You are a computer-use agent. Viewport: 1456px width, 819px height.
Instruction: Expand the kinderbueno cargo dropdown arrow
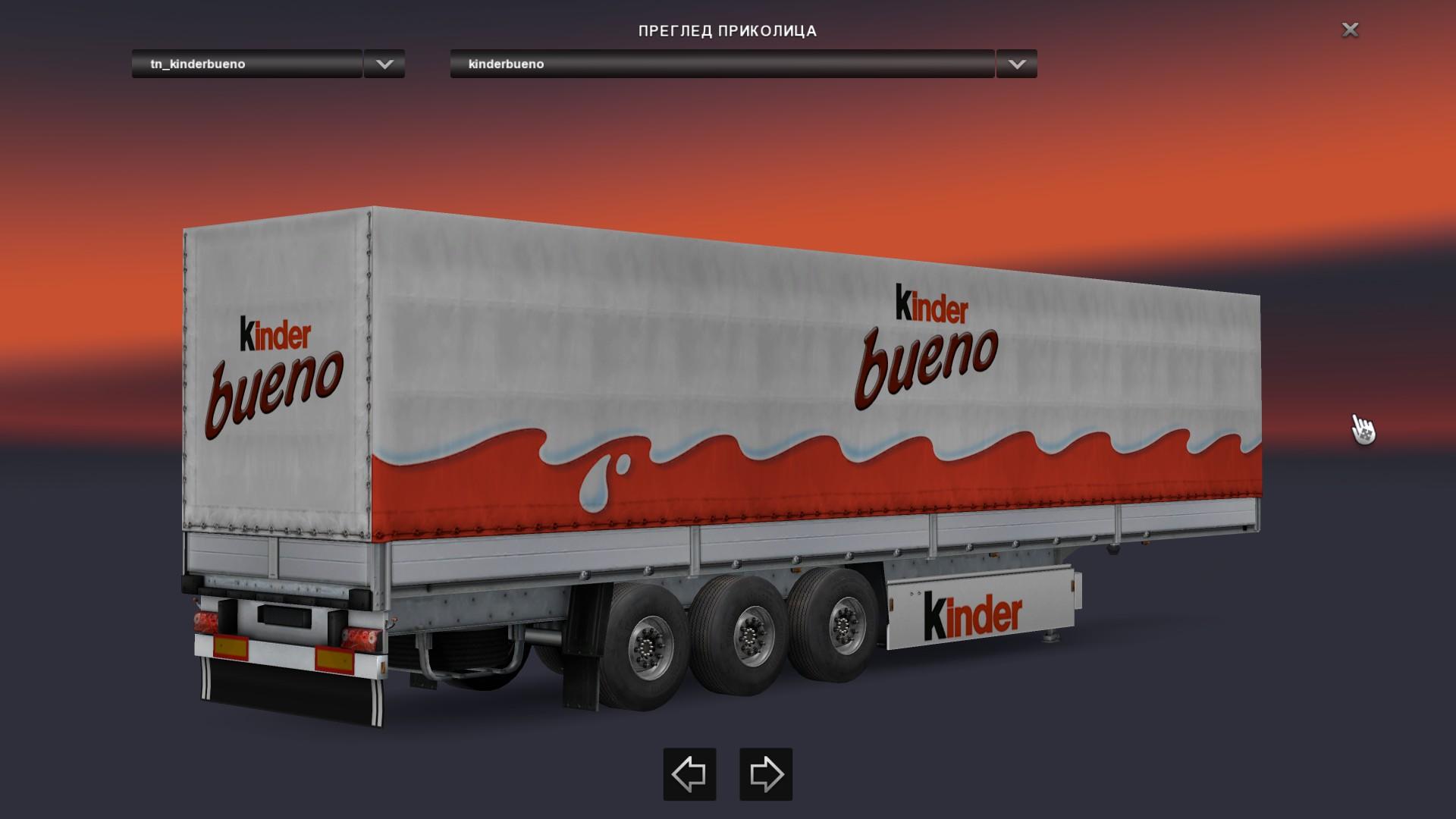pos(1017,64)
